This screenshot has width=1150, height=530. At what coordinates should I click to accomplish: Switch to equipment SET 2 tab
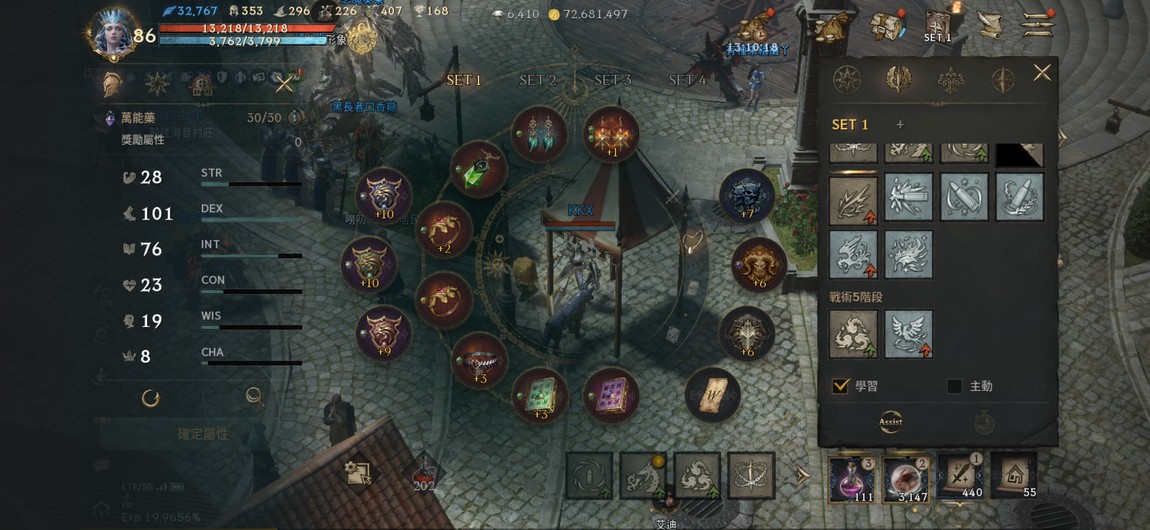click(x=538, y=80)
